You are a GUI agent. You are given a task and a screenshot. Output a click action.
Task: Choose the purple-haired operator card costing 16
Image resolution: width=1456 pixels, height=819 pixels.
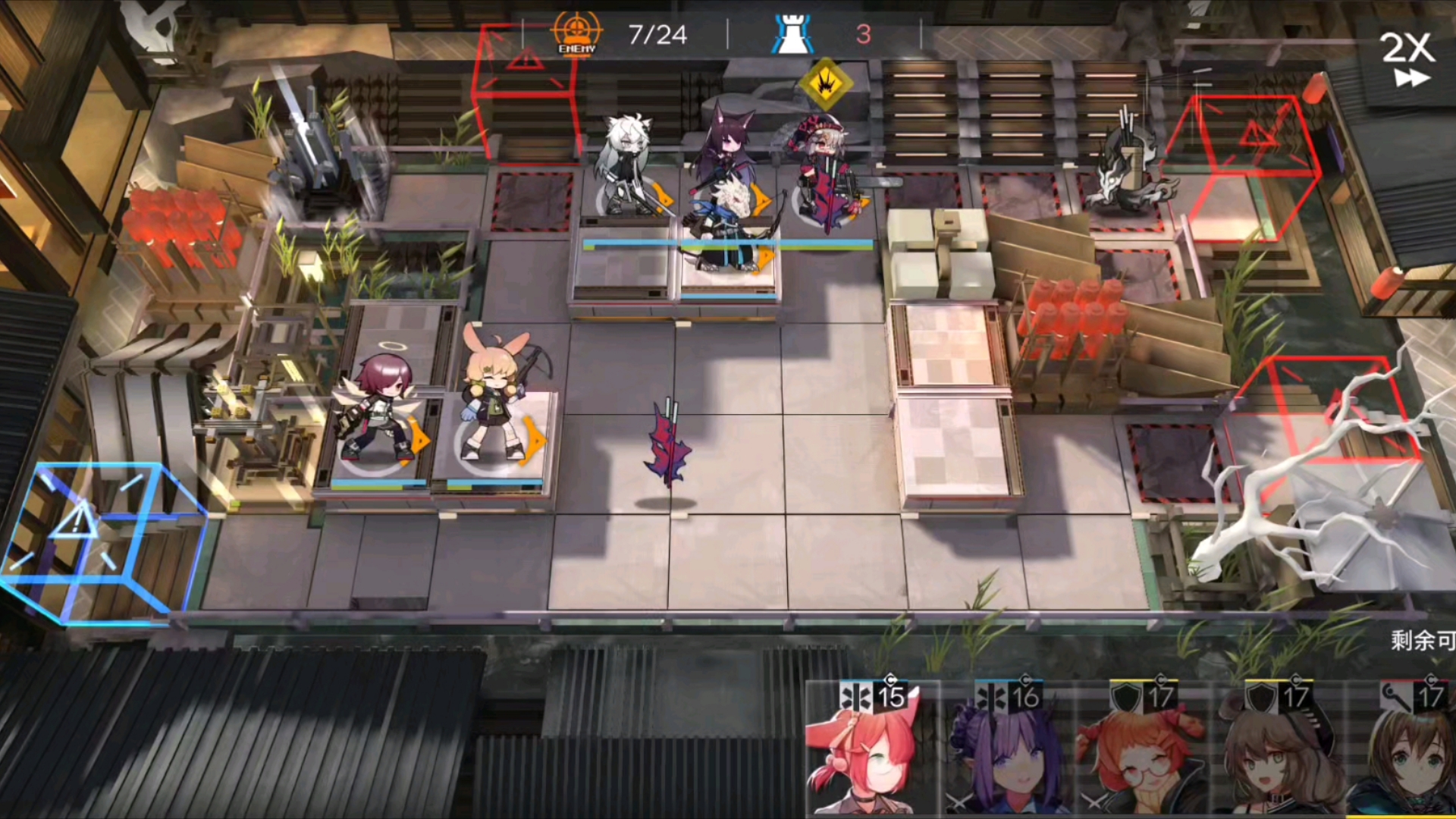click(1009, 751)
